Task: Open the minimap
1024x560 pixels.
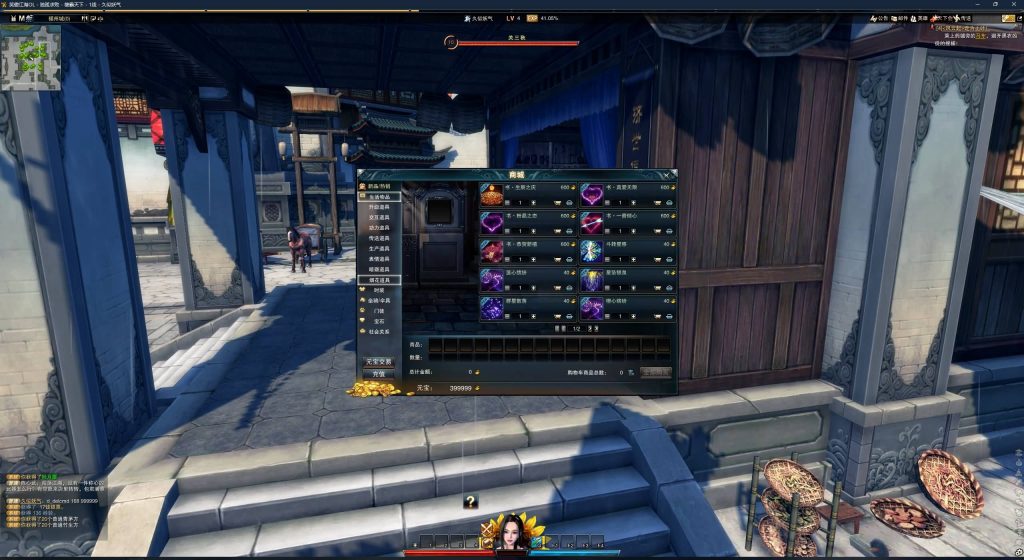Action: tap(31, 57)
